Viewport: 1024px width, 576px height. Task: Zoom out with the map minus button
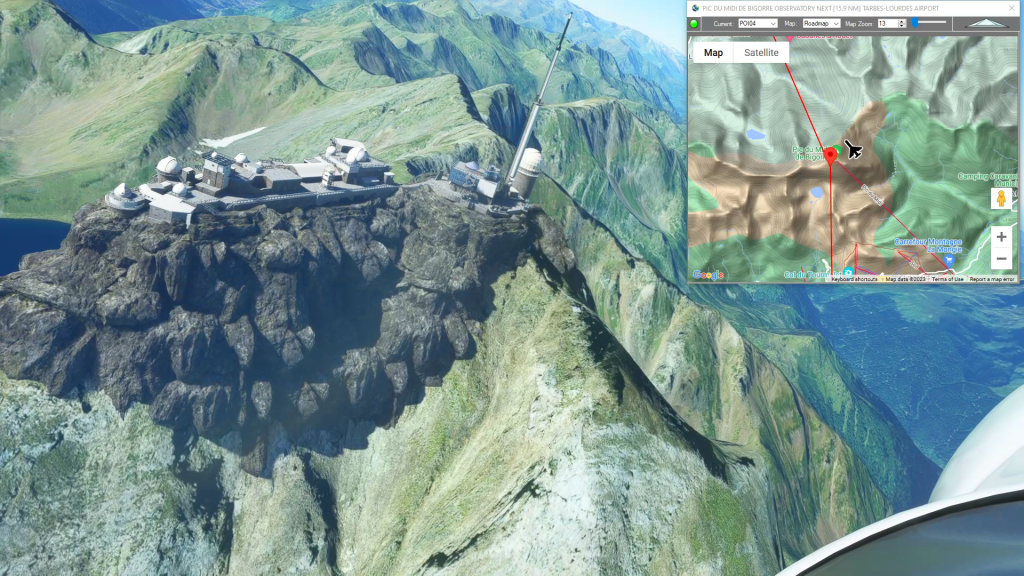pos(1001,259)
